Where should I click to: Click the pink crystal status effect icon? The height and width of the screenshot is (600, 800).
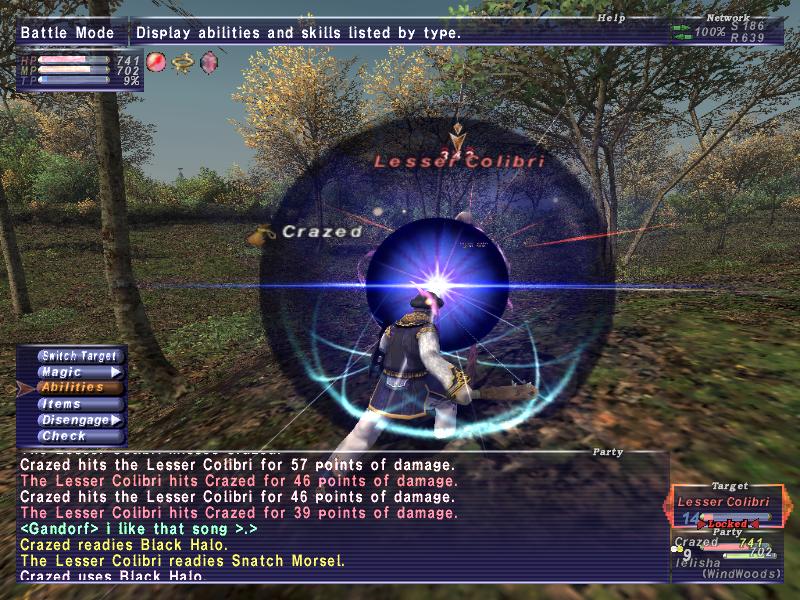[x=208, y=63]
